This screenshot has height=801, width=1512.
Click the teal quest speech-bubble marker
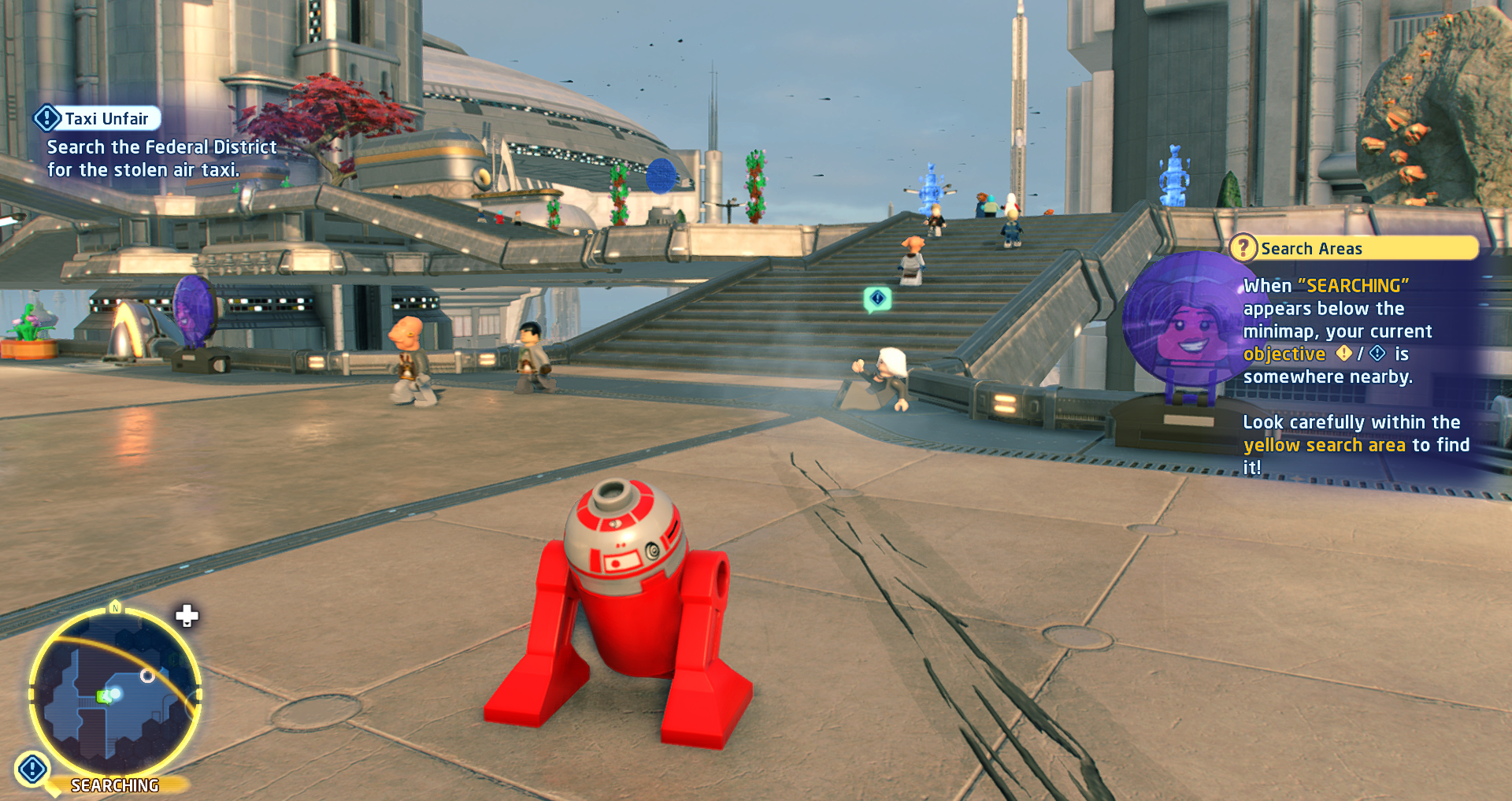(877, 299)
